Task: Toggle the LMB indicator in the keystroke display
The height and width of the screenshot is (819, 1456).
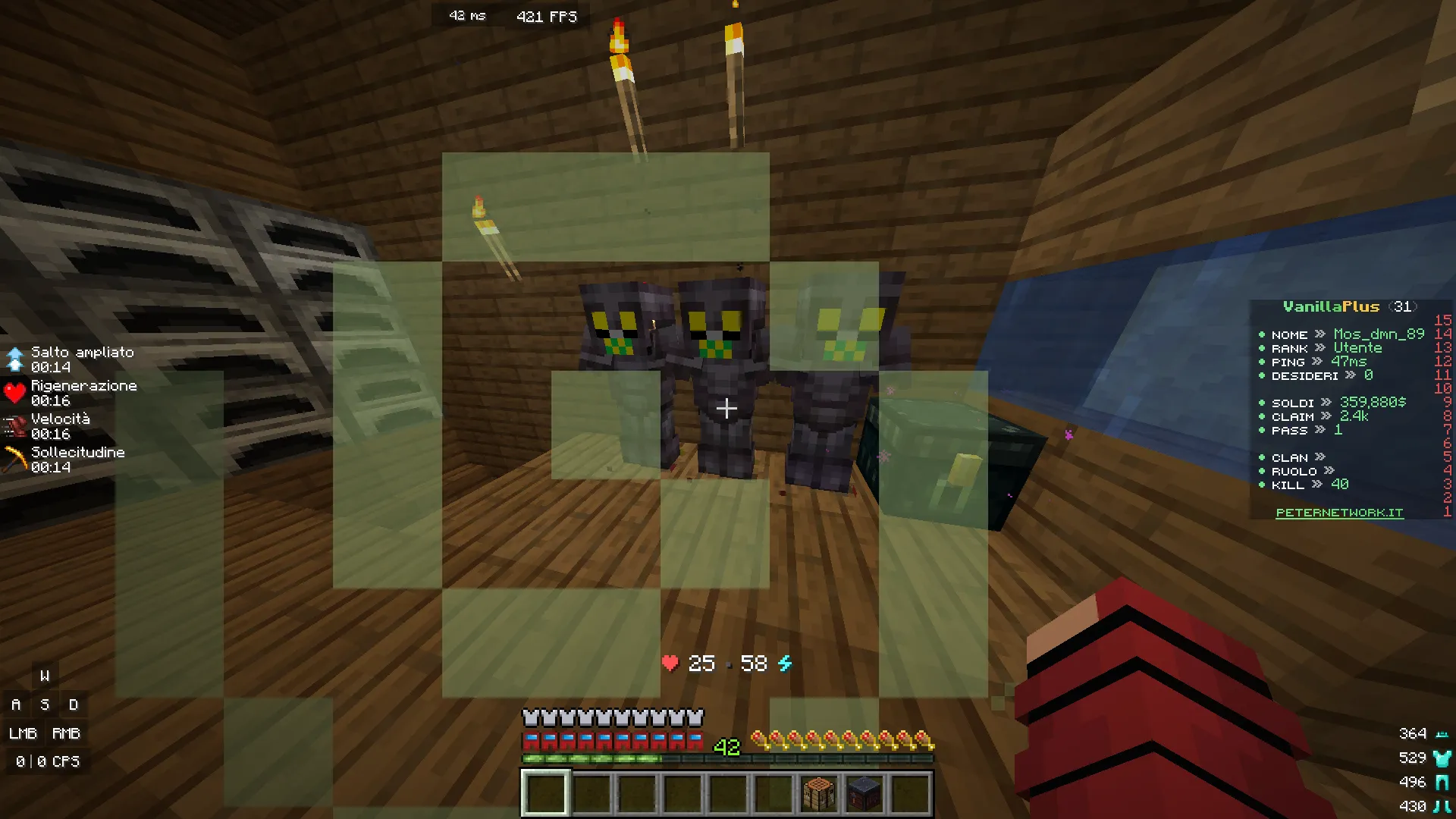Action: pos(22,733)
